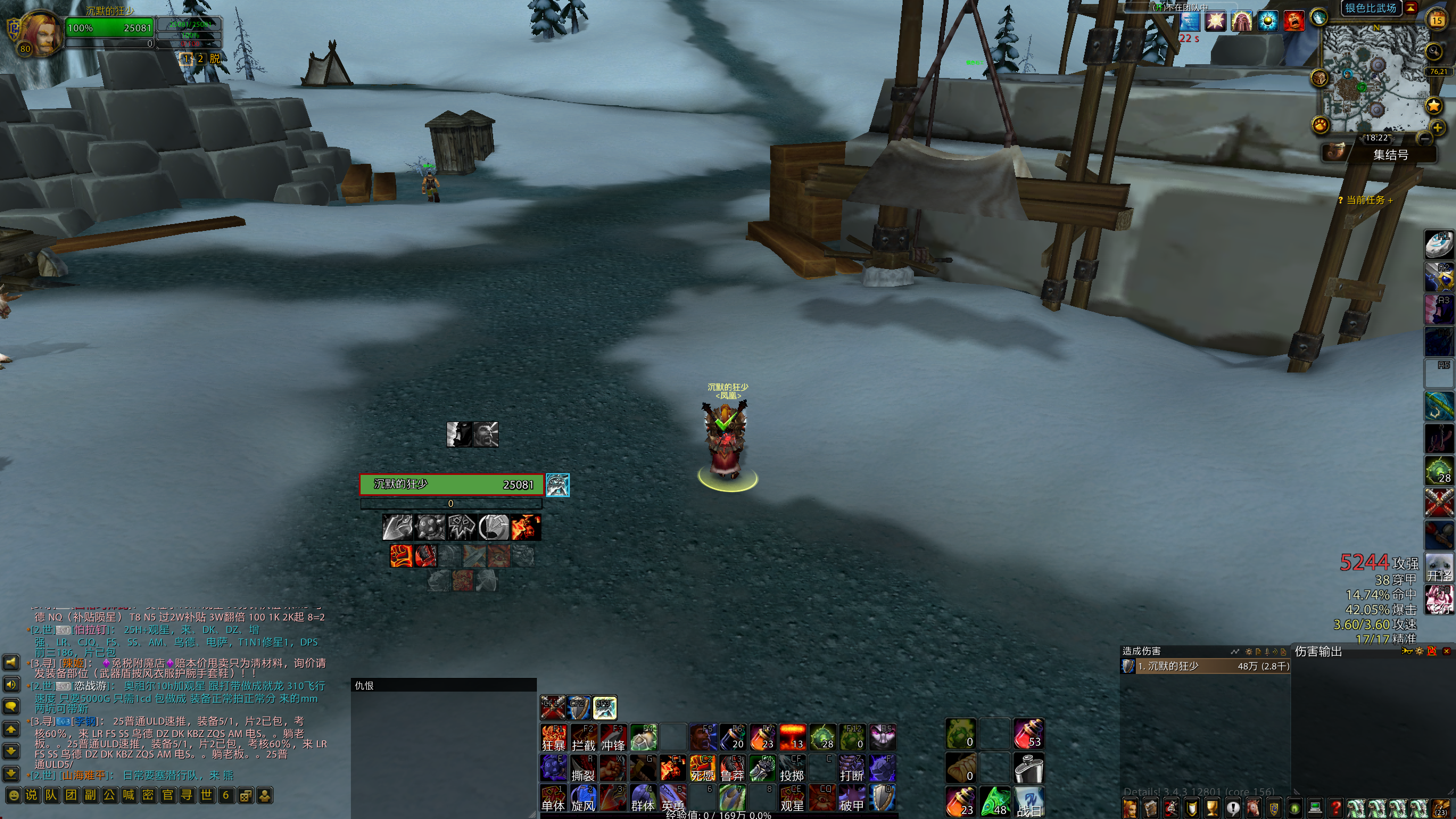Use the 打断 interrupt ability
The width and height of the screenshot is (1456, 819).
851,768
